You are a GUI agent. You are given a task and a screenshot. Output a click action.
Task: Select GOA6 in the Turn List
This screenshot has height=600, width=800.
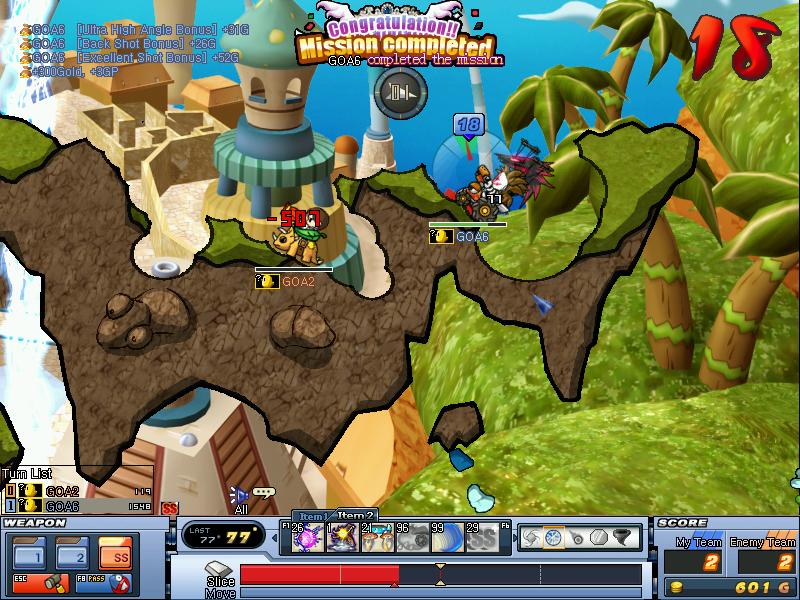click(x=62, y=506)
